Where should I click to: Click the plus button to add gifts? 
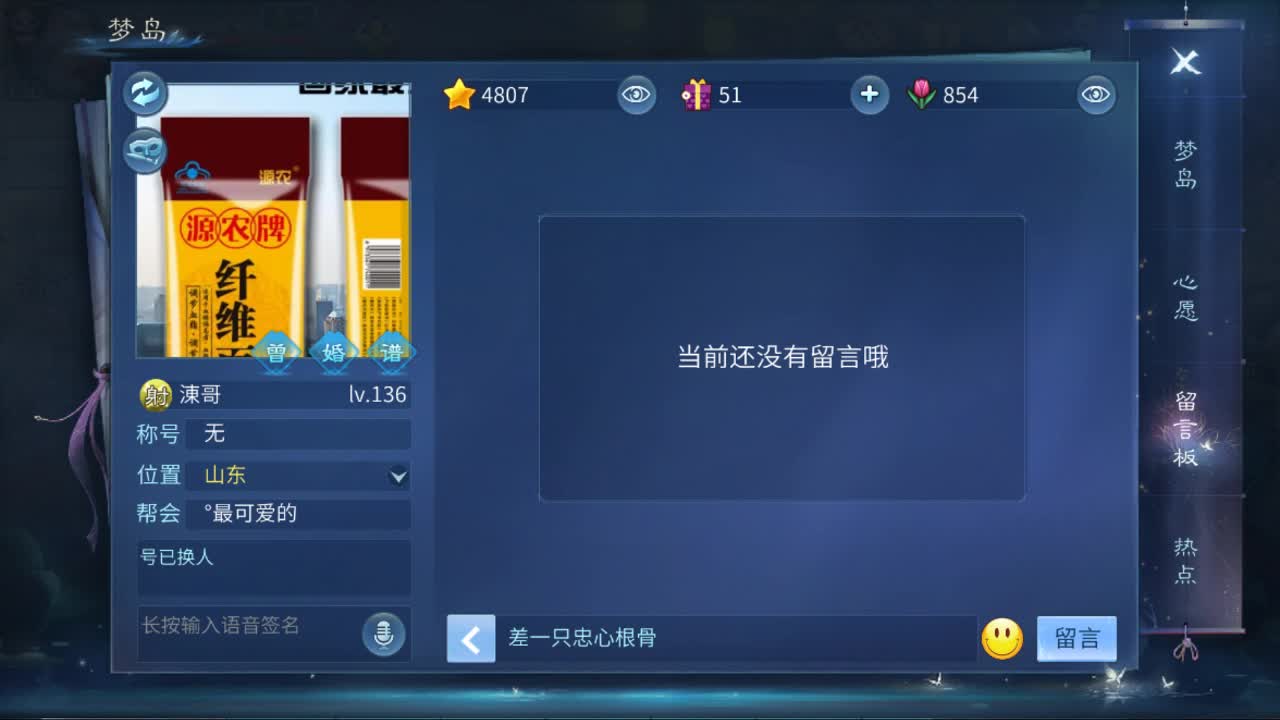pos(869,95)
